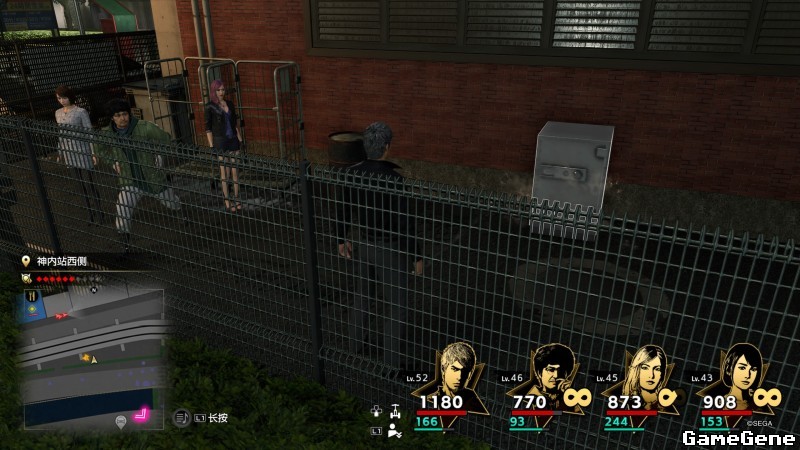The image size is (800, 450).
Task: Click the segway ride icon
Action: pyautogui.click(x=396, y=410)
